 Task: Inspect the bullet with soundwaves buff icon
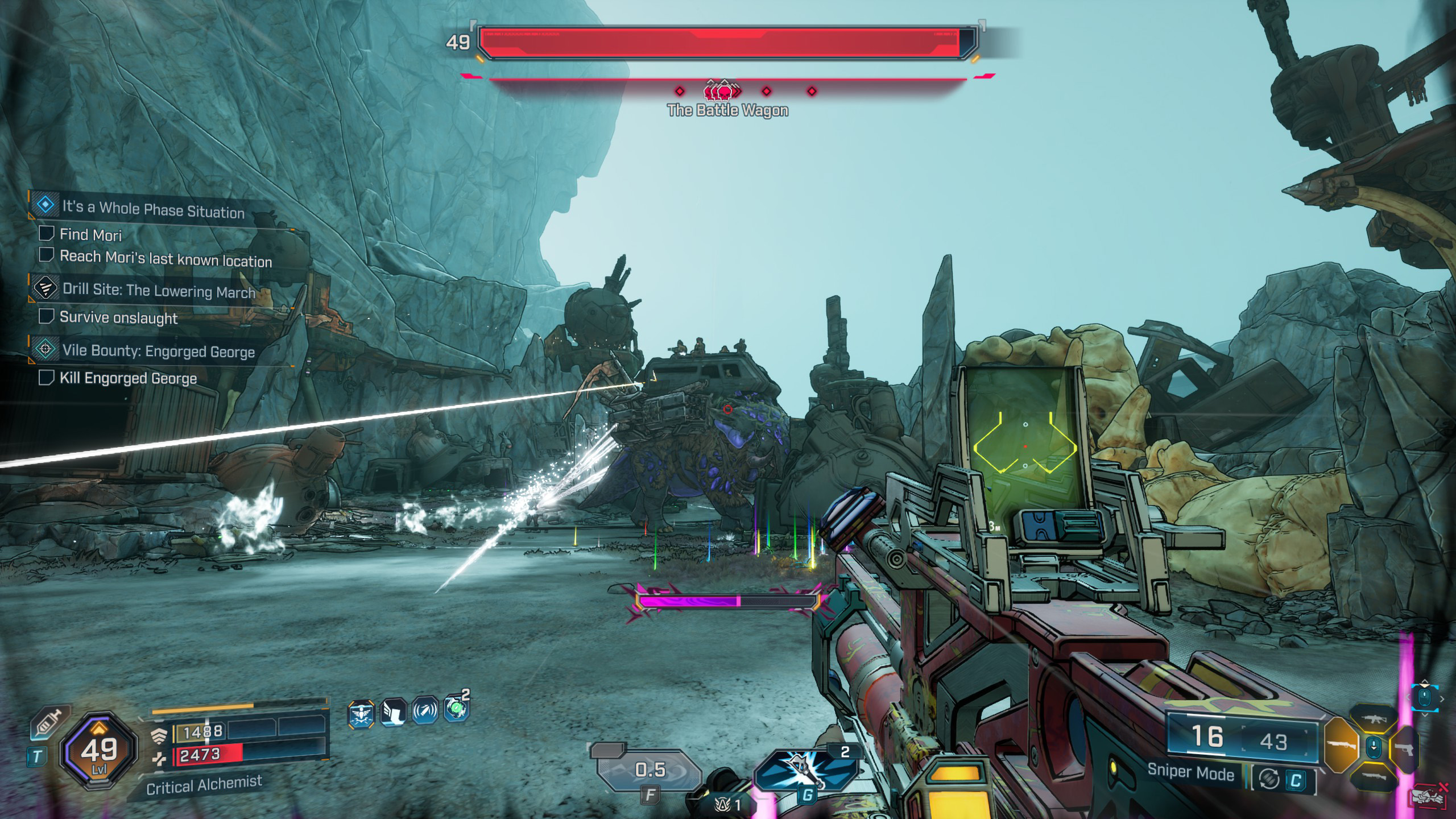(x=425, y=711)
